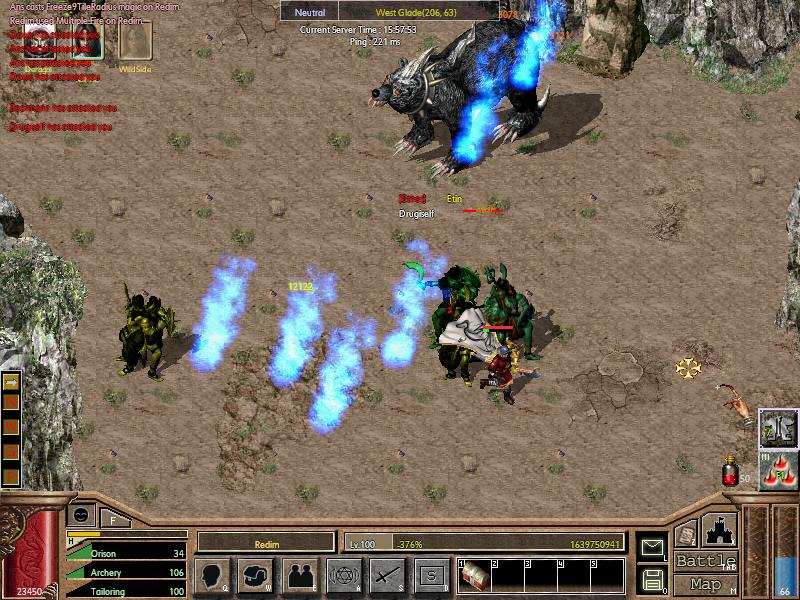Viewport: 800px width, 600px height.
Task: Click the floppy disk save icon
Action: point(651,579)
